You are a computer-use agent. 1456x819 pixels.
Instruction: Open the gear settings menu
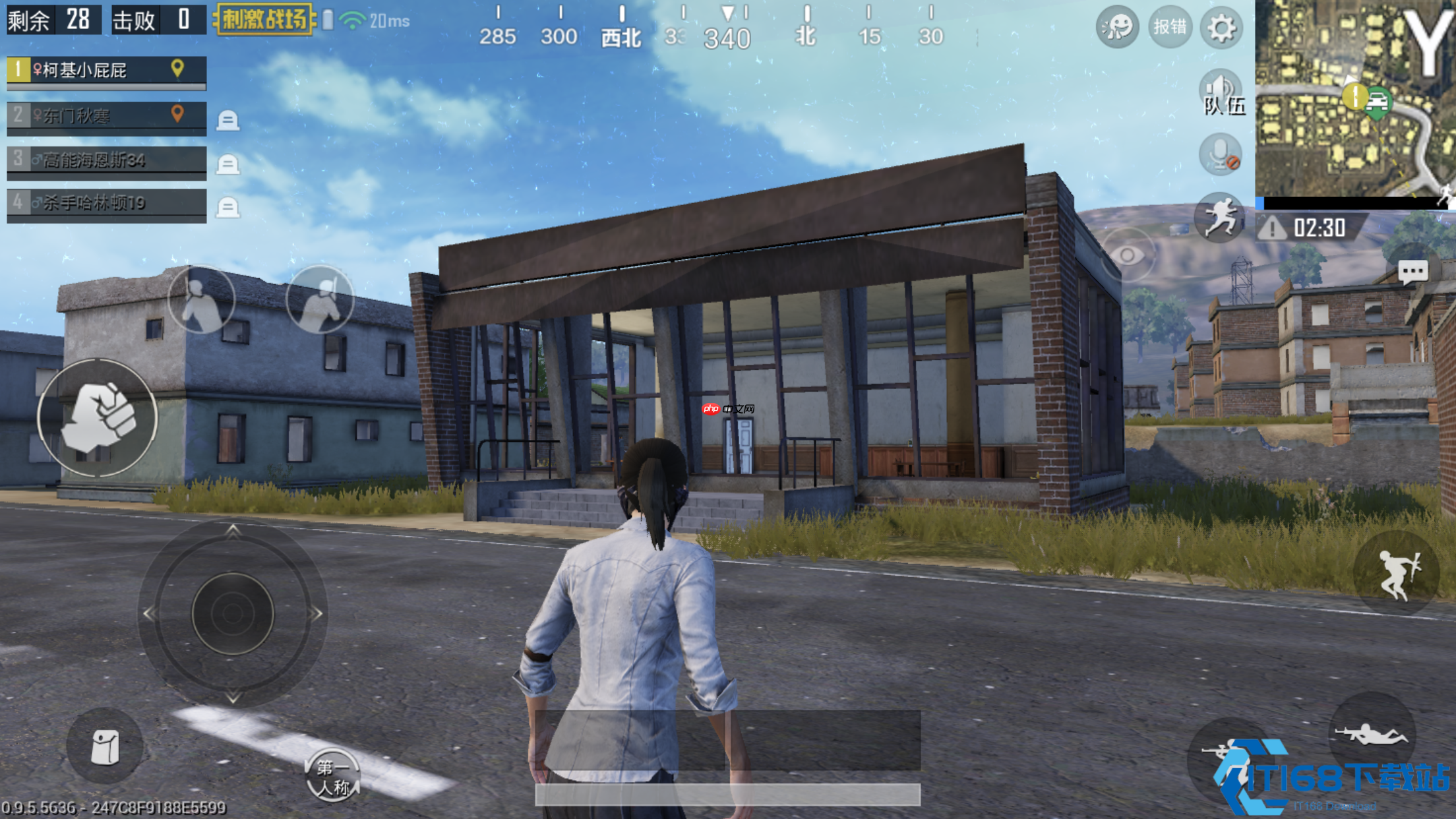point(1221,28)
